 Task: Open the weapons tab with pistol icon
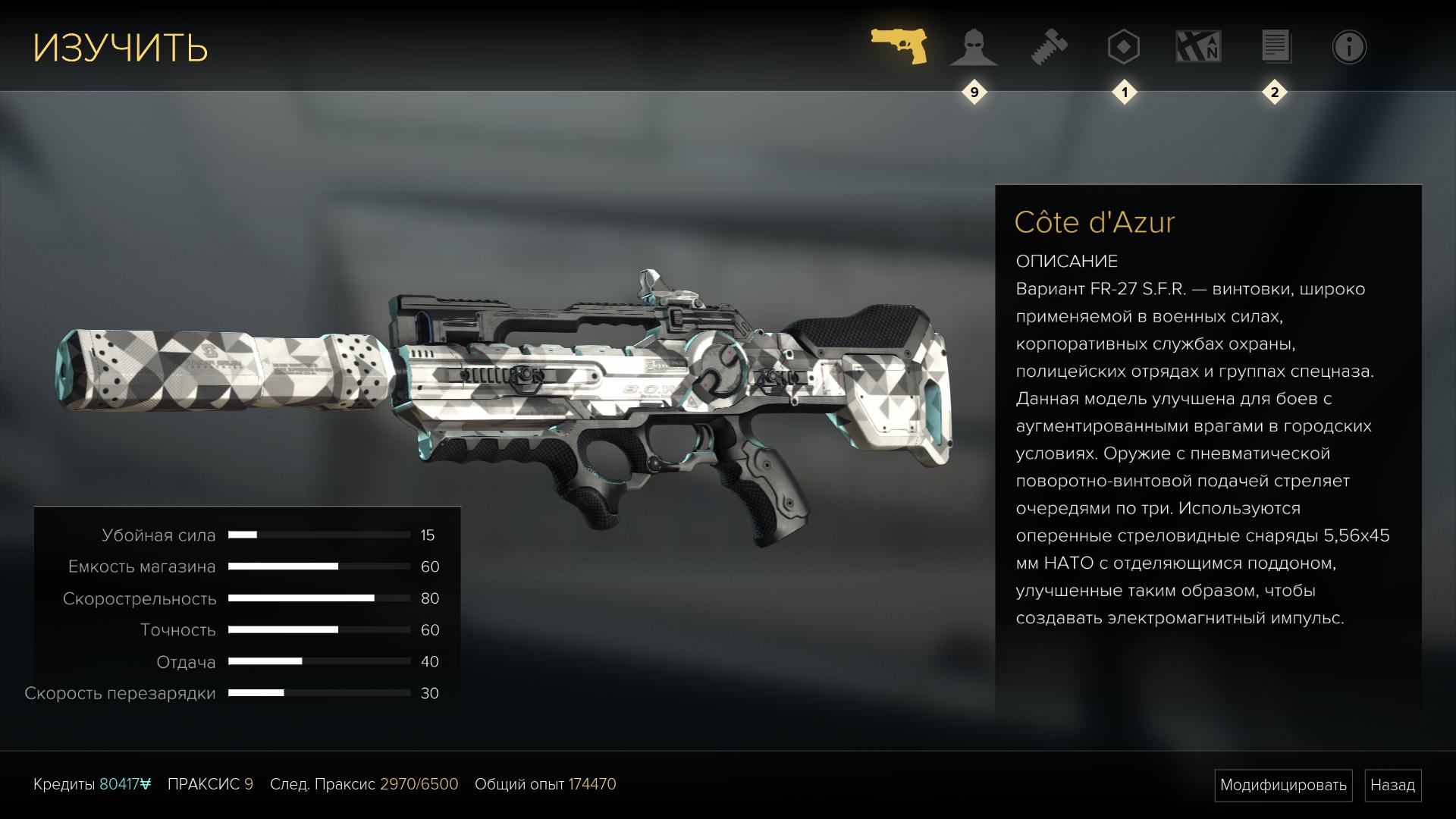click(899, 47)
